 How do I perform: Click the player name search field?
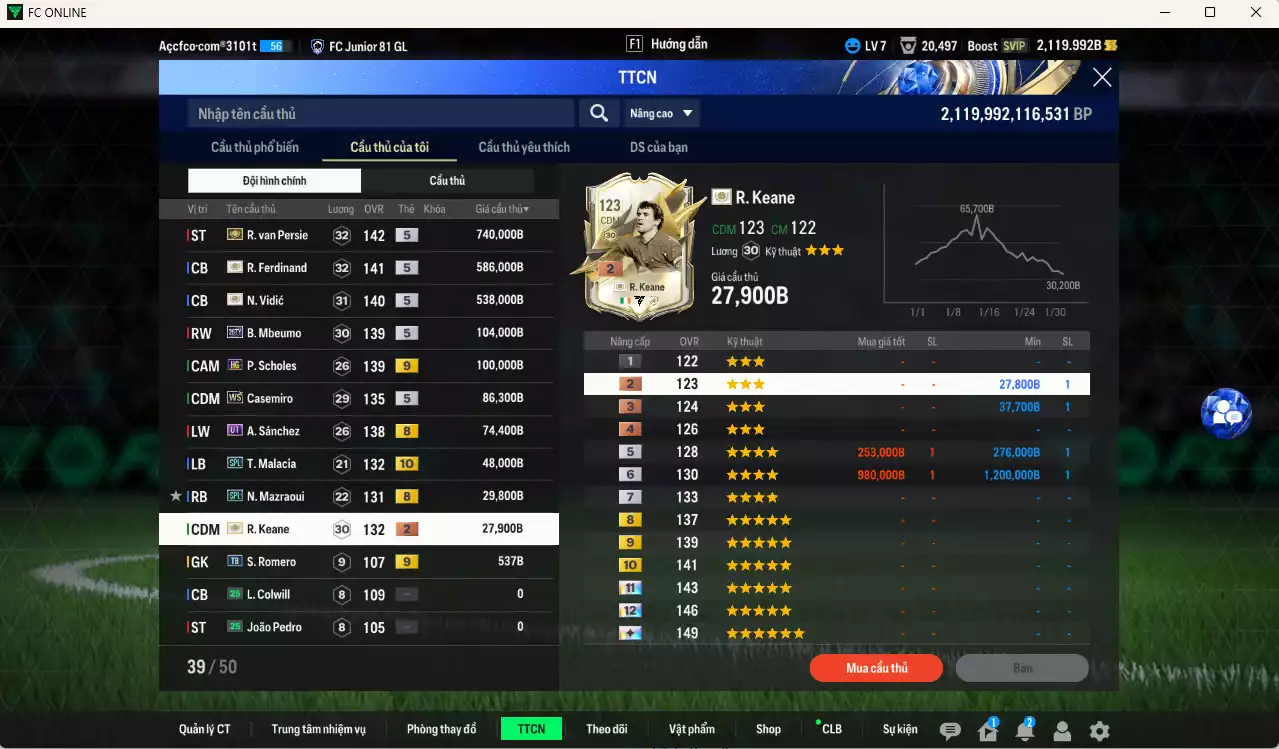(380, 114)
